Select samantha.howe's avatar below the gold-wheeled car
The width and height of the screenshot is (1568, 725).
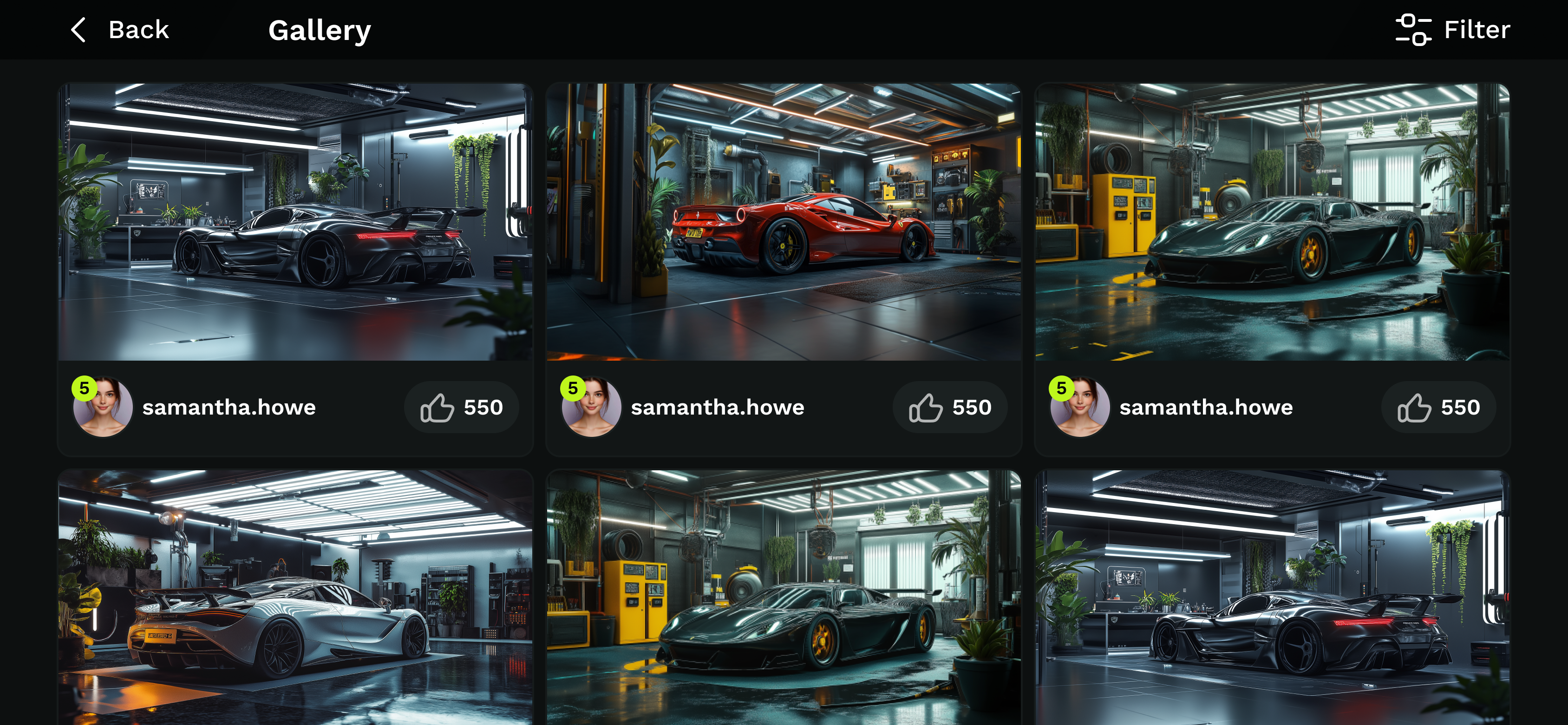pos(1079,408)
